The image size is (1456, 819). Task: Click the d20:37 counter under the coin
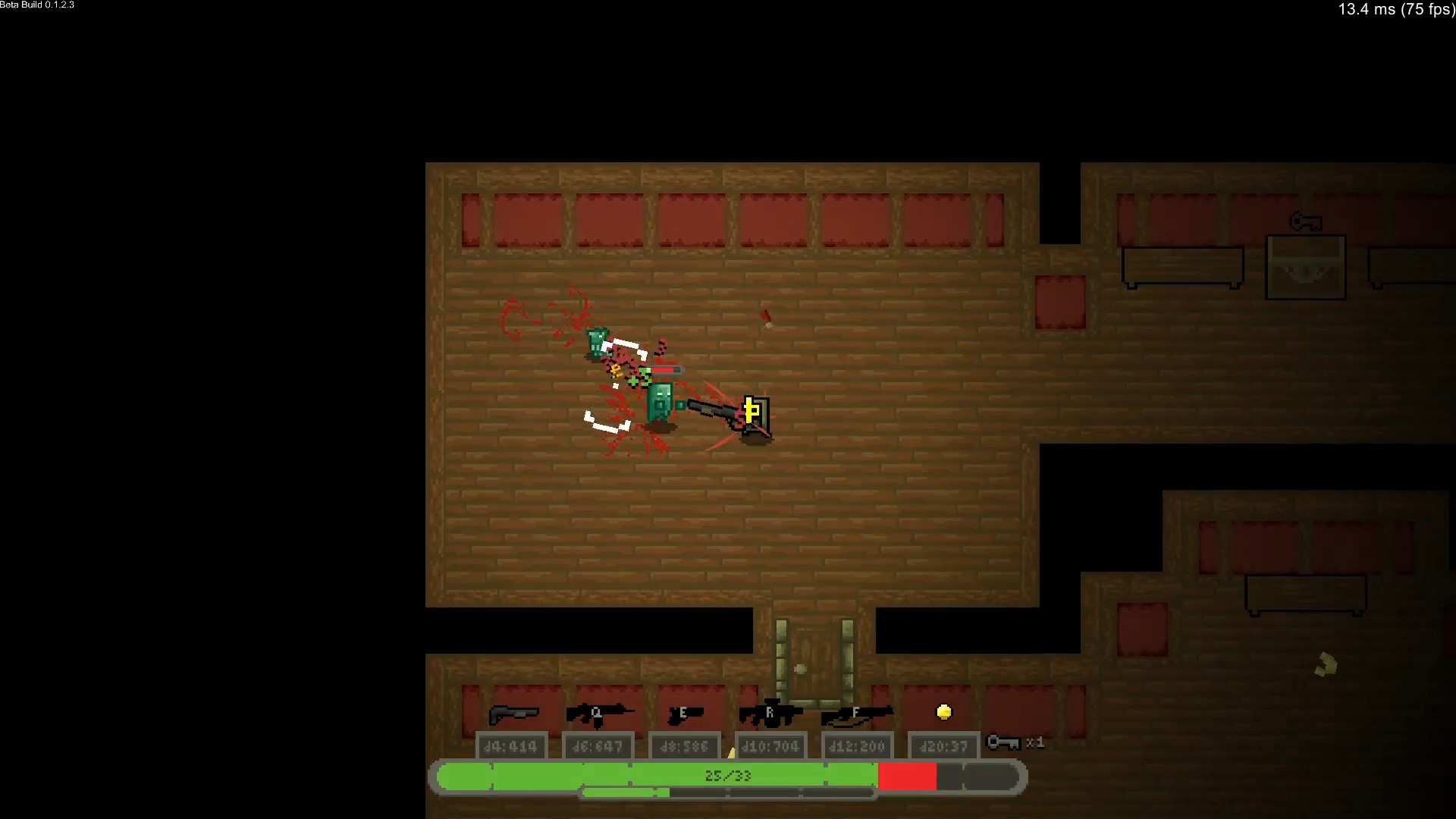click(943, 746)
